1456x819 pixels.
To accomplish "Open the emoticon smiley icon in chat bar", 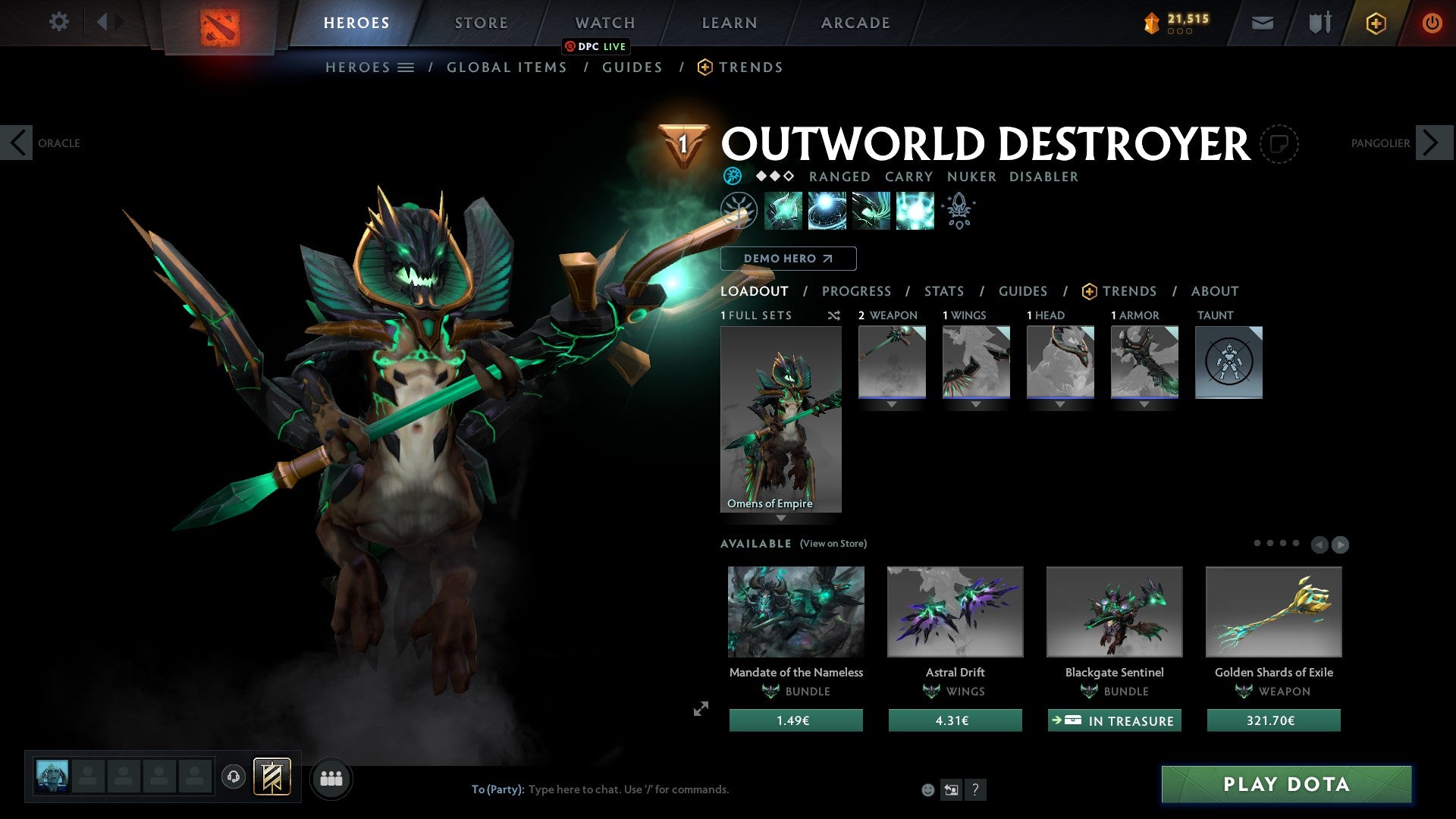I will 927,789.
